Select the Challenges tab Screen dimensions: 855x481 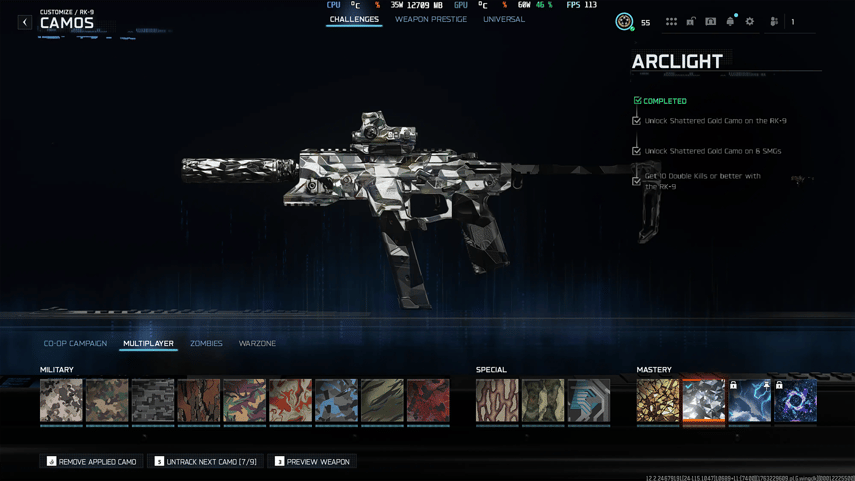354,19
